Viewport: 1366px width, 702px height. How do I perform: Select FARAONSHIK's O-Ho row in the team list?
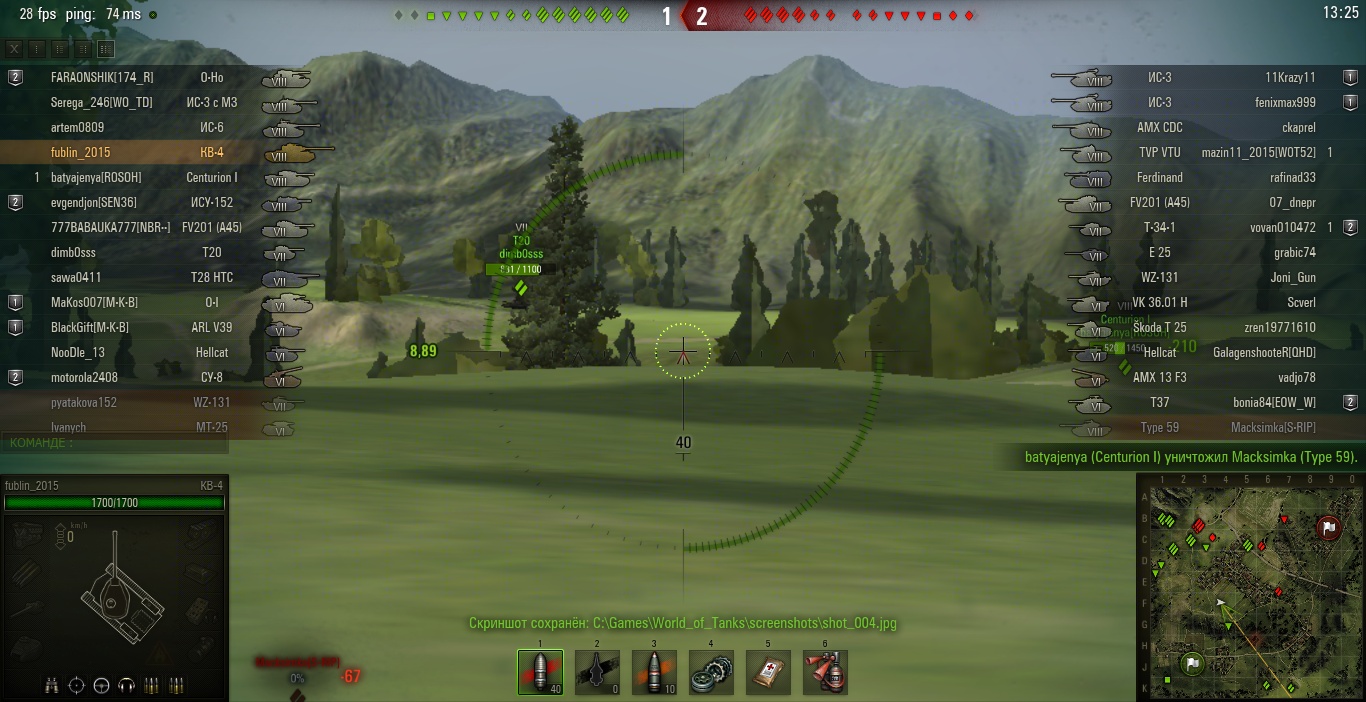(x=150, y=77)
